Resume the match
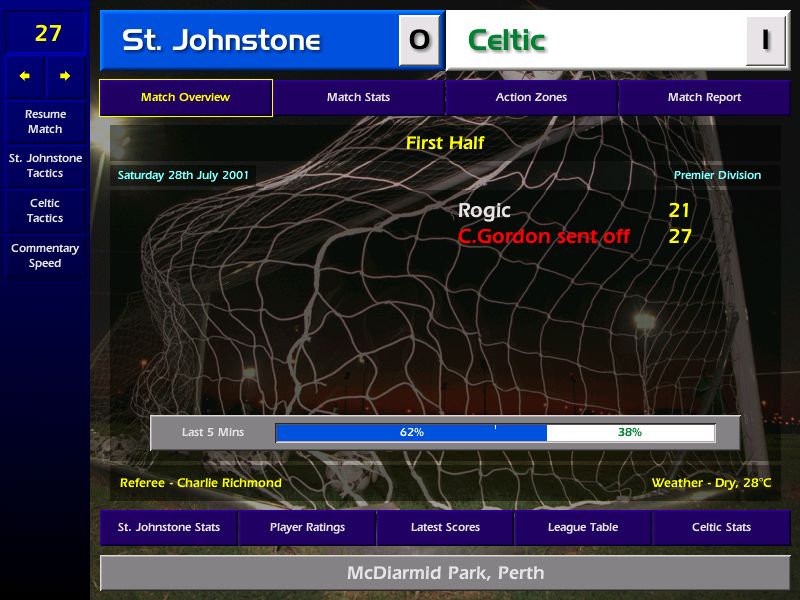 point(45,122)
